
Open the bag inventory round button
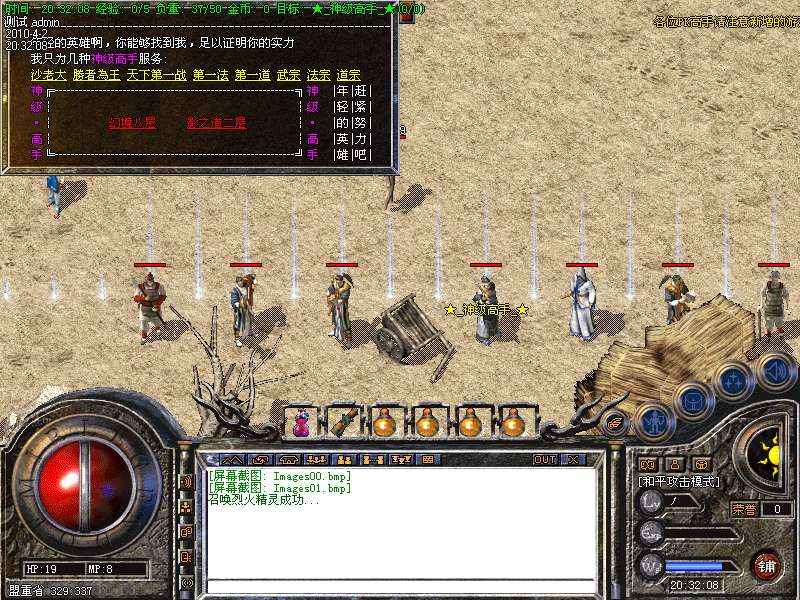(692, 402)
